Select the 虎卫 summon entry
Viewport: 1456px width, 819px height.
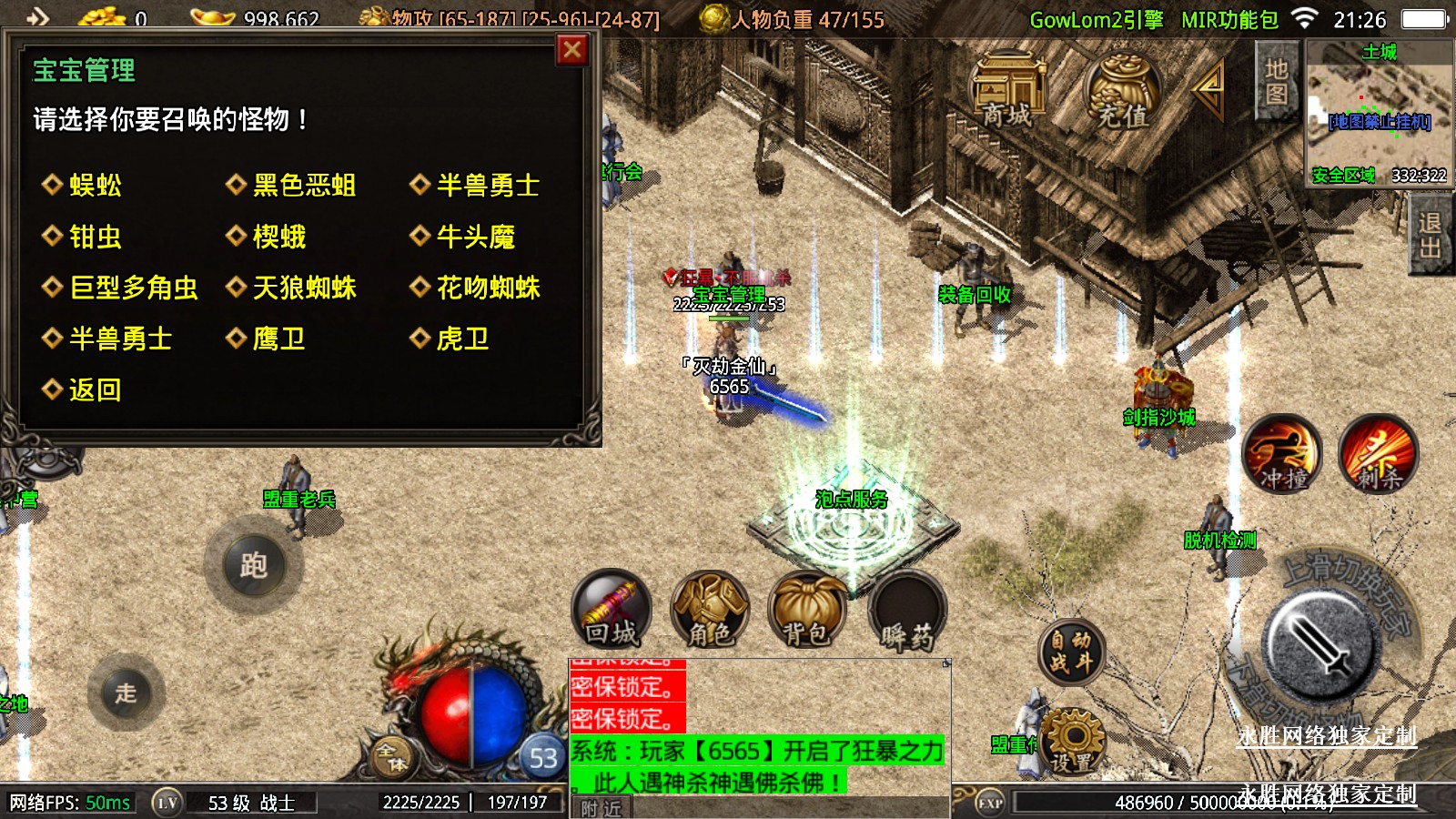click(462, 339)
